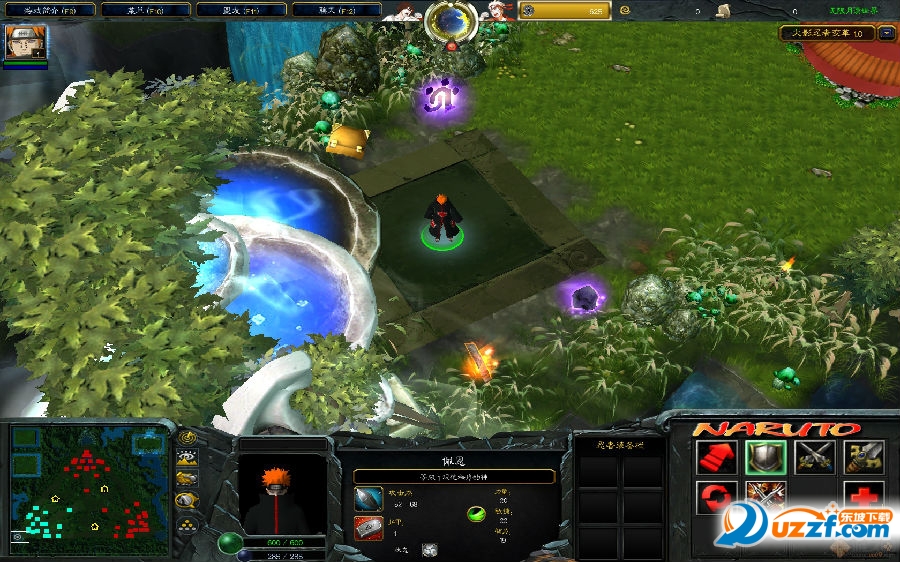The image size is (900, 562).
Task: Select the shield Stop command
Action: tap(763, 457)
